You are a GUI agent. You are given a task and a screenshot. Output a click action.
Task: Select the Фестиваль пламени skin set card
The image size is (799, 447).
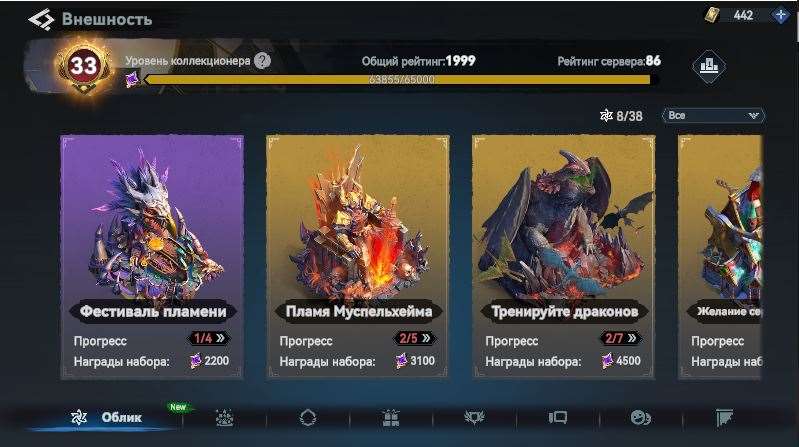[152, 256]
